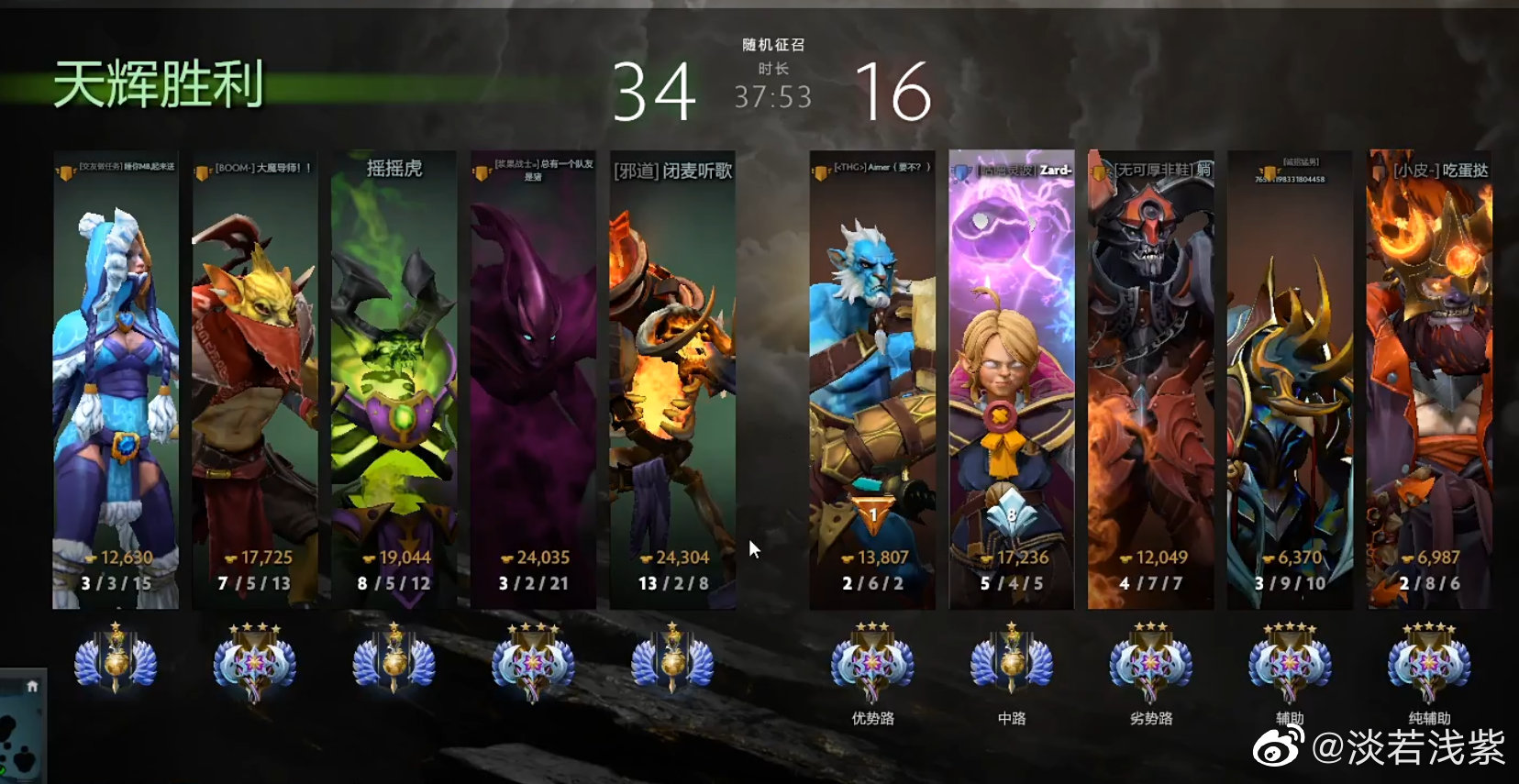Click the home icon above the minimap

32,686
